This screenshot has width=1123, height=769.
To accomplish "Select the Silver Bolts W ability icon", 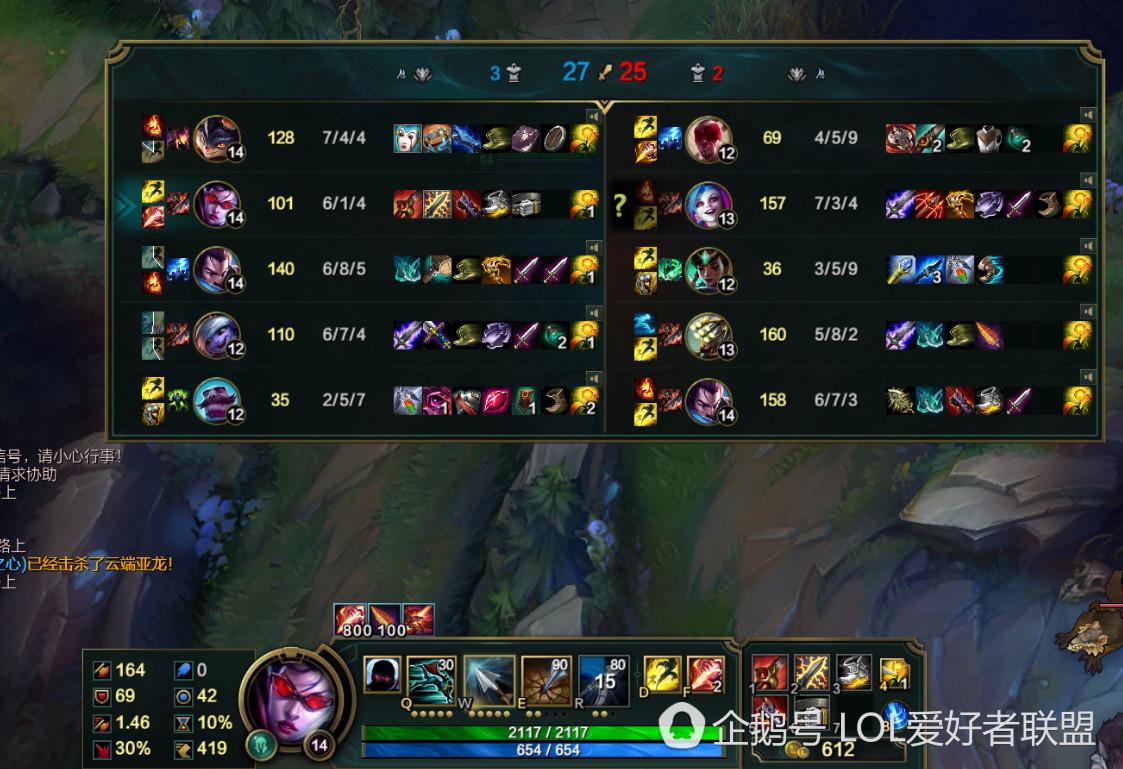I will [x=490, y=681].
